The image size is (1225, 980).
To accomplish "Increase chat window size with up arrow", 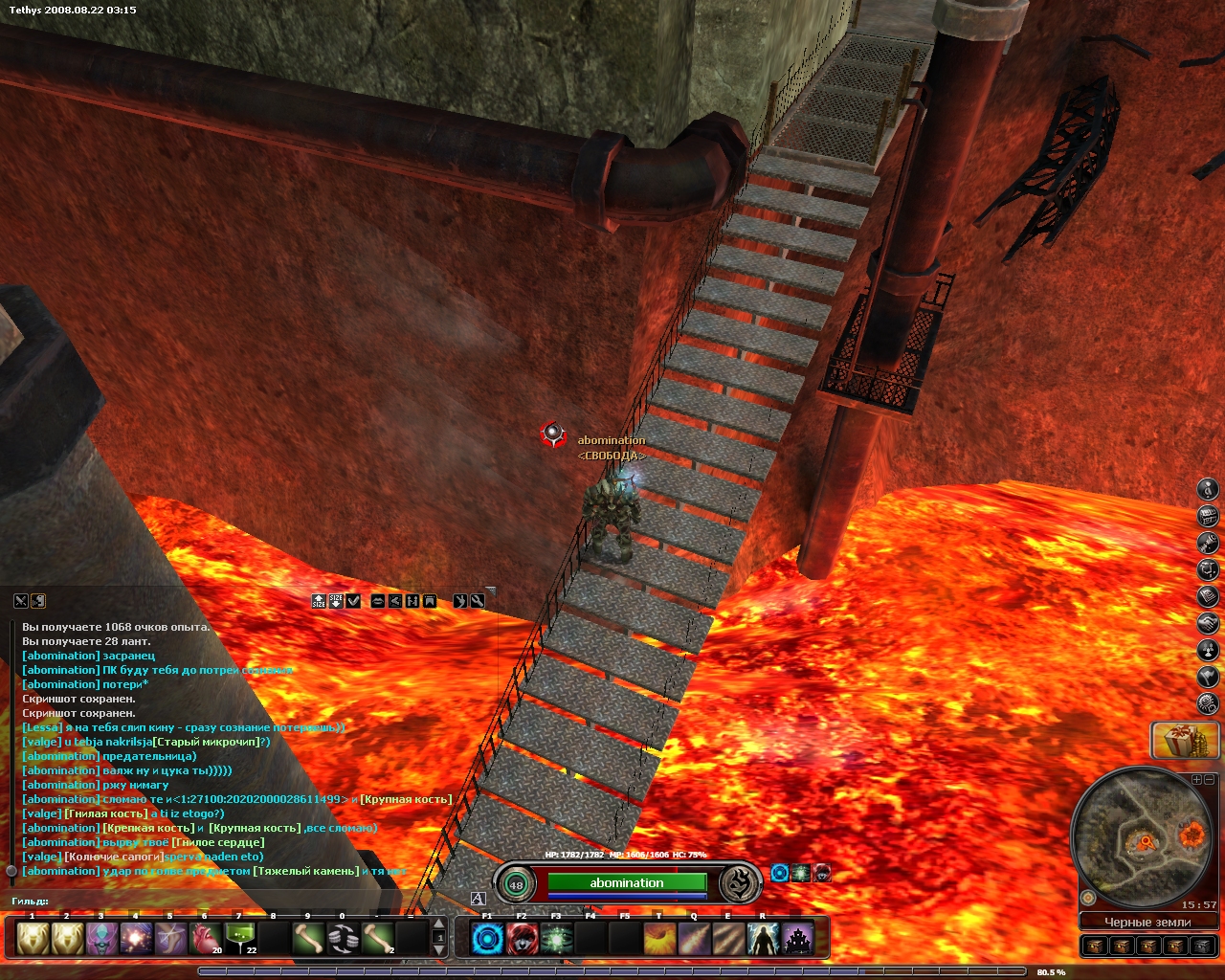I will [x=319, y=601].
